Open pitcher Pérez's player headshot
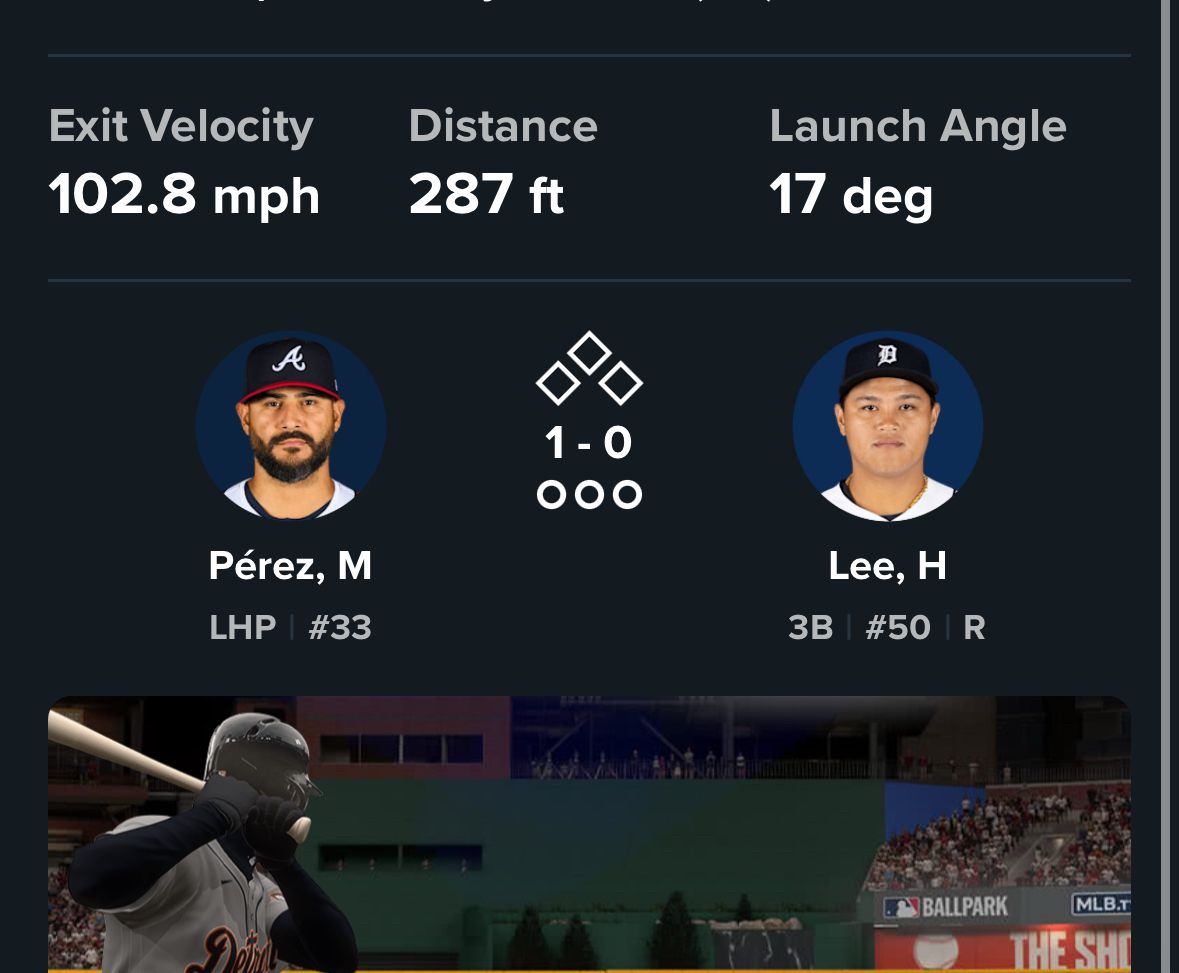 click(291, 426)
